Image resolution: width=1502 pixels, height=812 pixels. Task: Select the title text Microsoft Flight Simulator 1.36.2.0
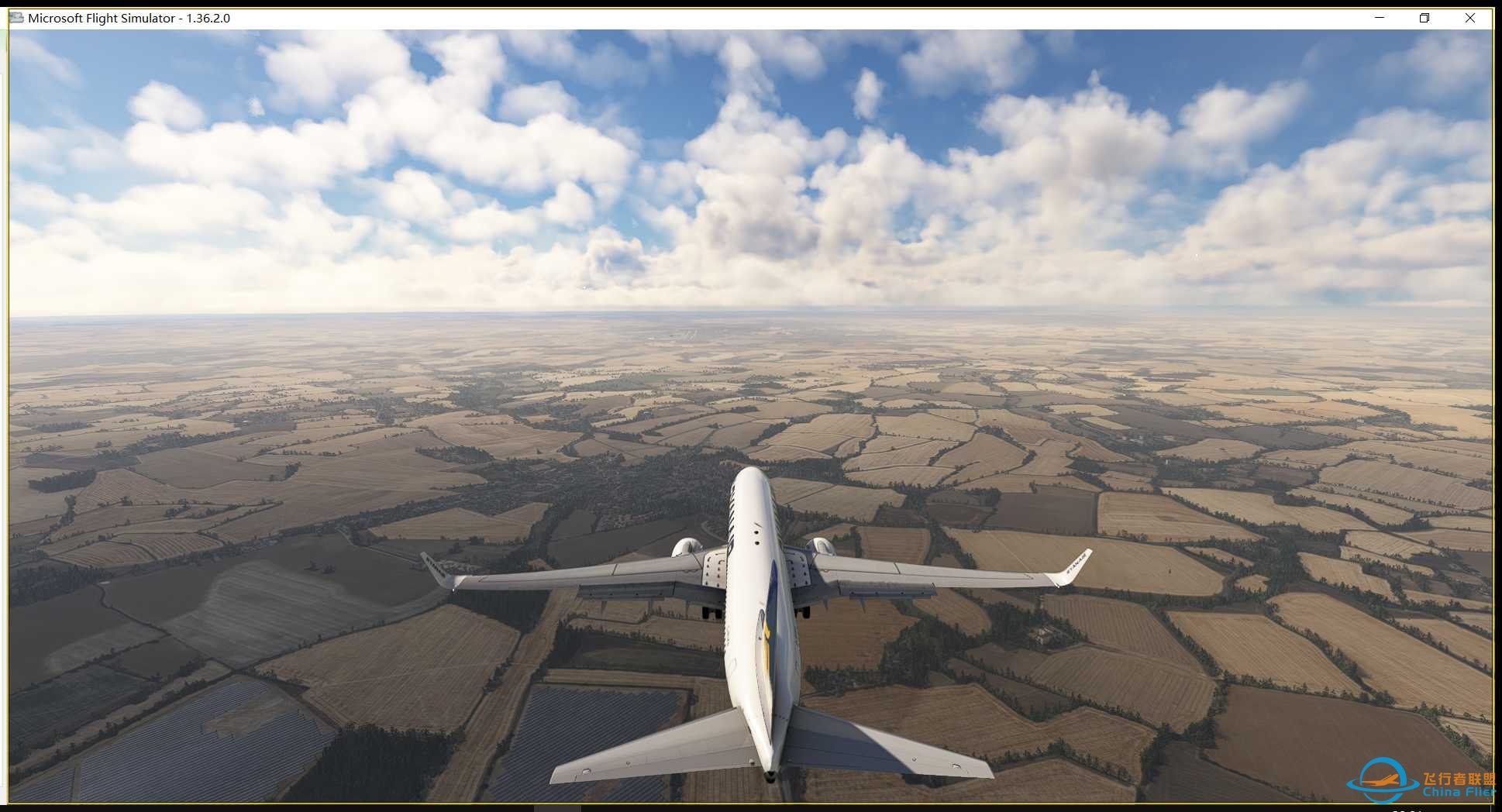click(x=128, y=17)
